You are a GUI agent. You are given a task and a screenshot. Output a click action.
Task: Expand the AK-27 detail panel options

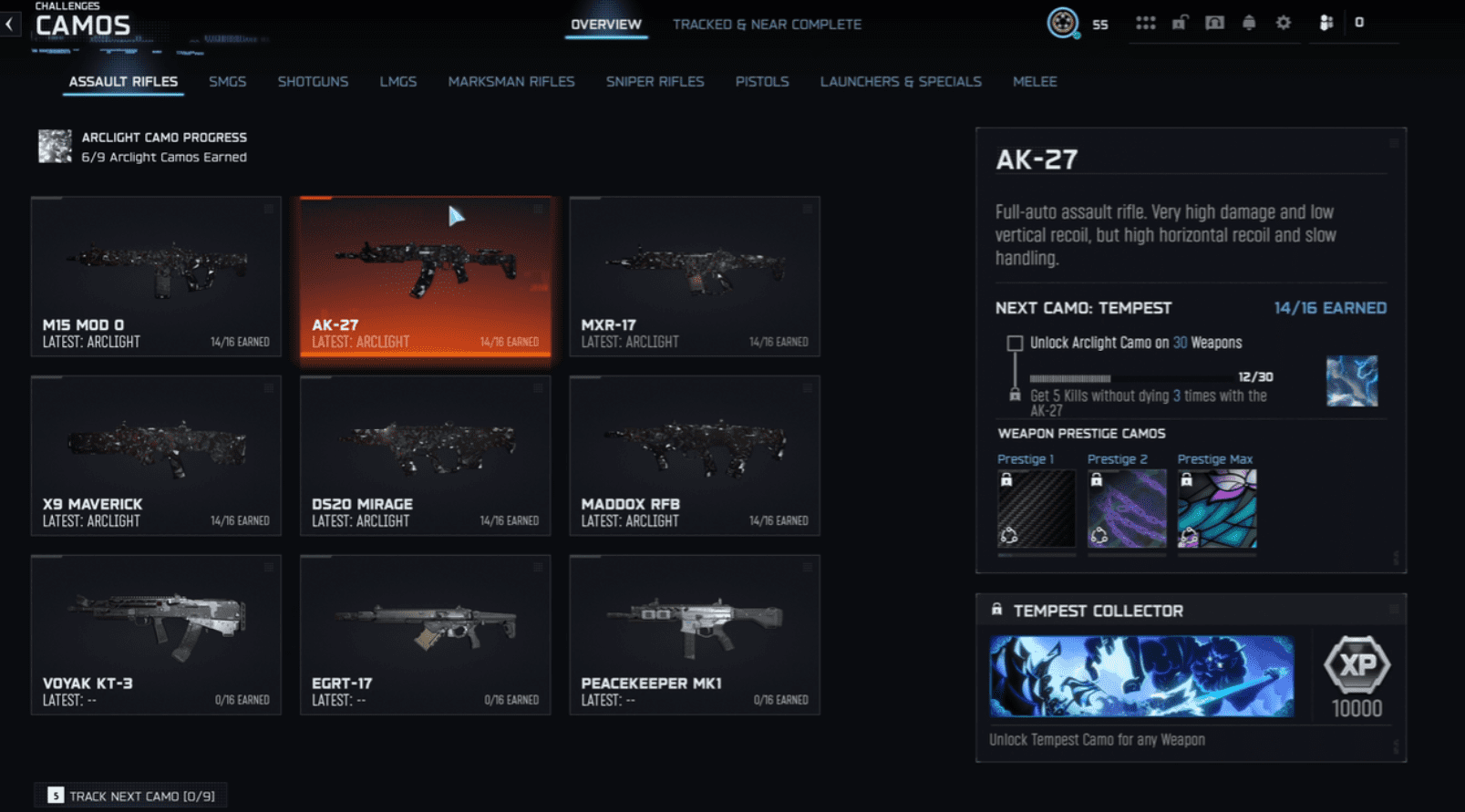(x=1392, y=145)
